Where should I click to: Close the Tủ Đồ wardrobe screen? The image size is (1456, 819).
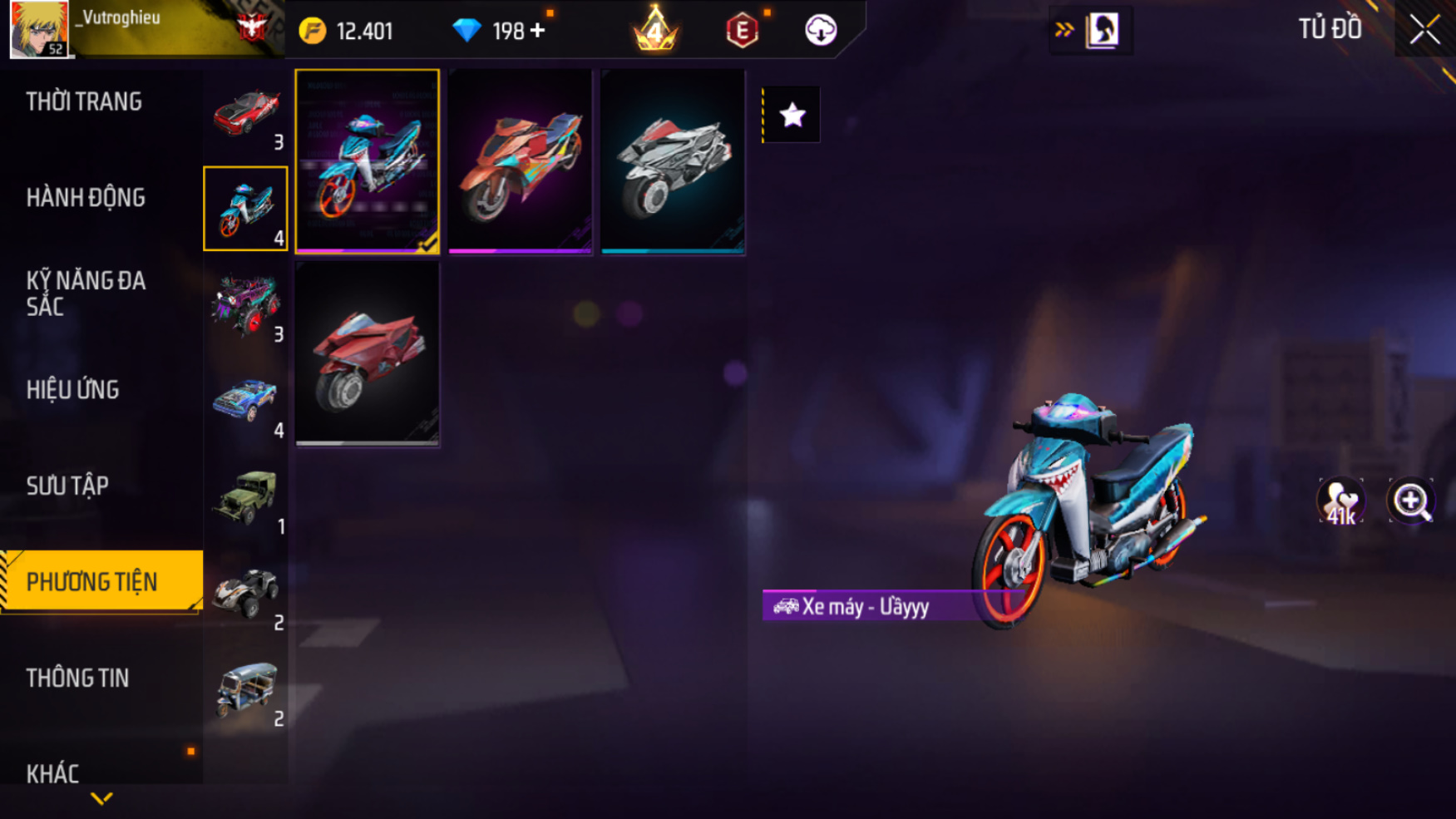(x=1424, y=30)
